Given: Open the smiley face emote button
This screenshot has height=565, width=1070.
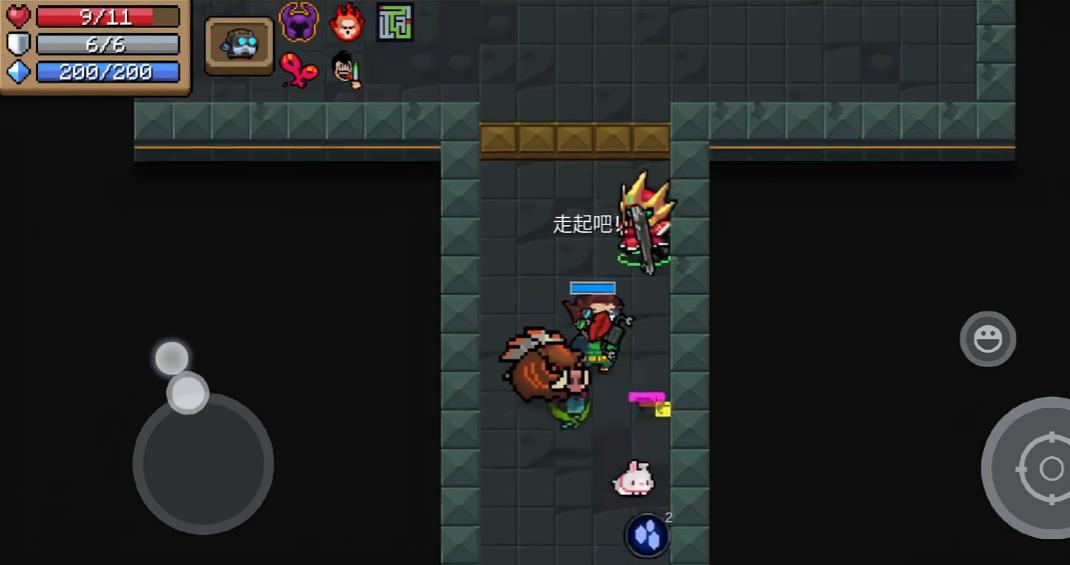Looking at the screenshot, I should 987,339.
